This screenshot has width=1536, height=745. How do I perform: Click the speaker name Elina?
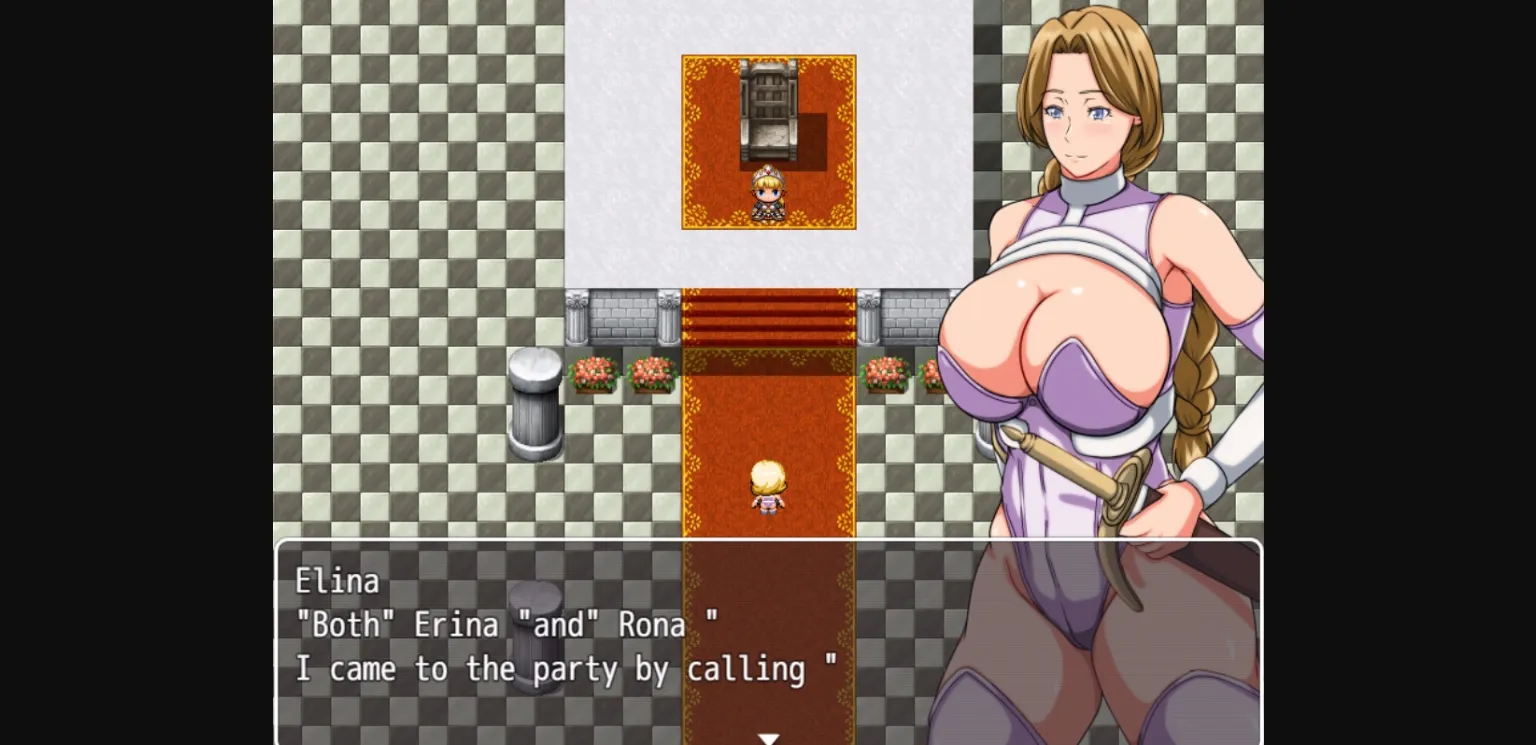pyautogui.click(x=335, y=580)
